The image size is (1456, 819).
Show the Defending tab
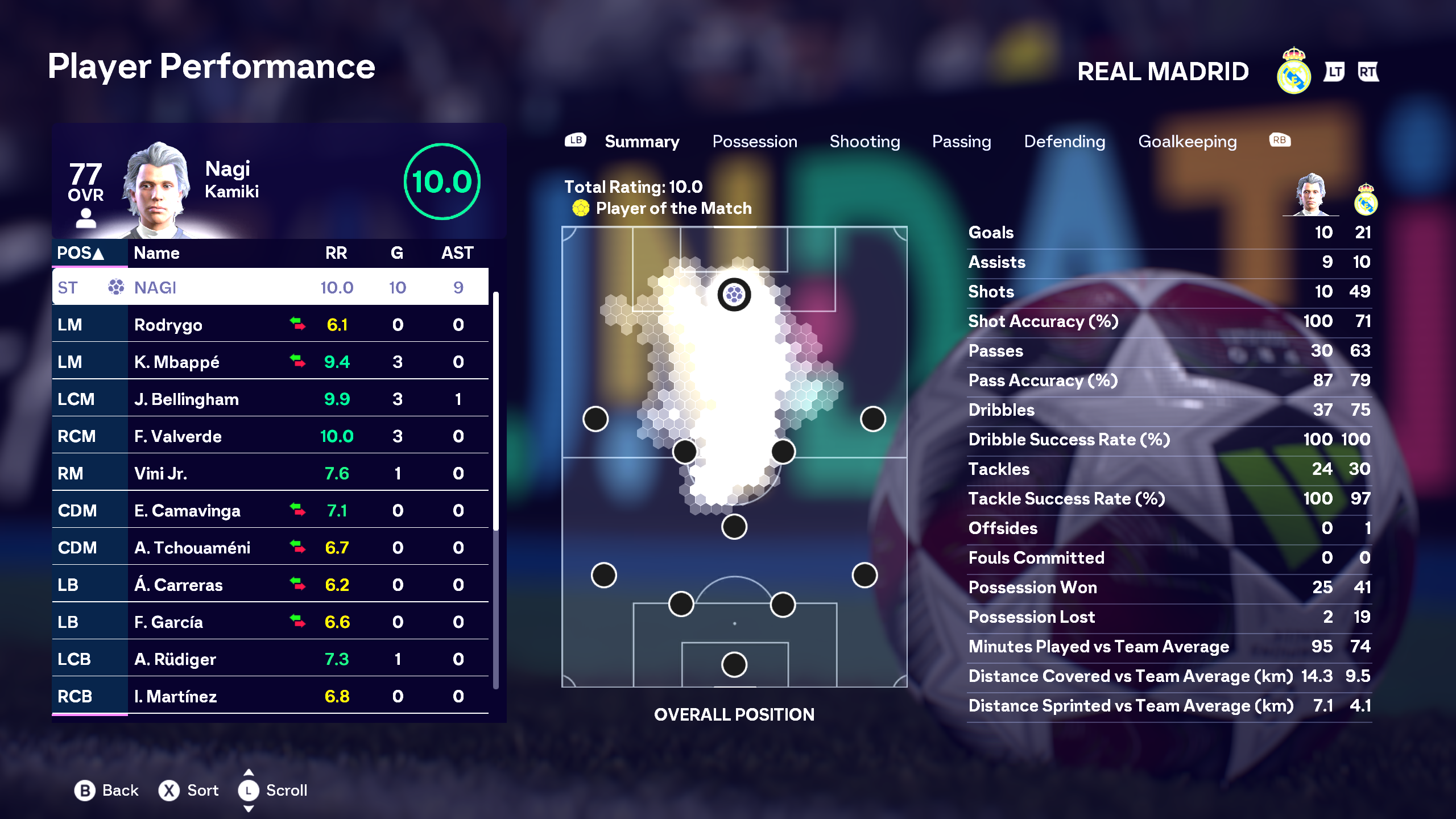pos(1065,142)
